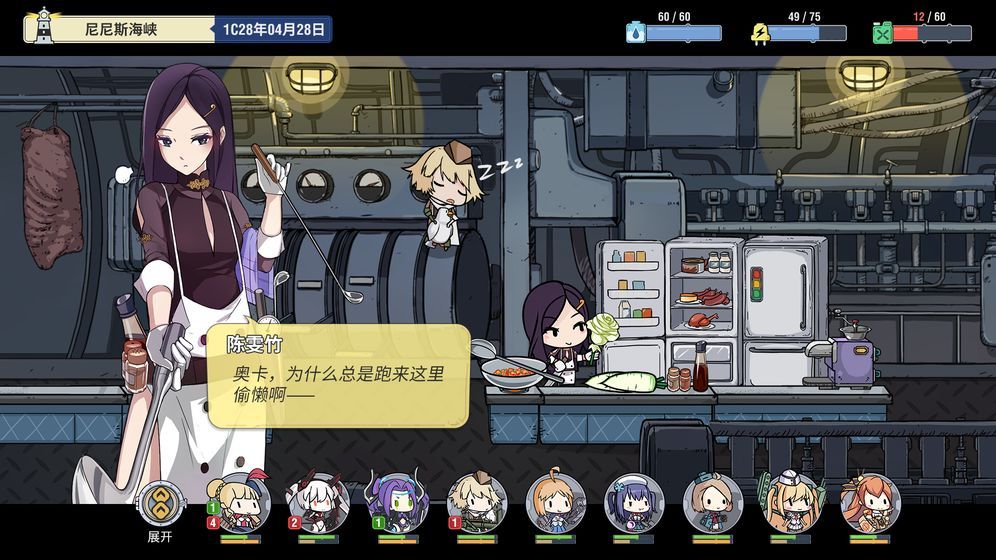The image size is (996, 560).
Task: Continue the 陈雯竹 dialogue box
Action: tap(338, 375)
